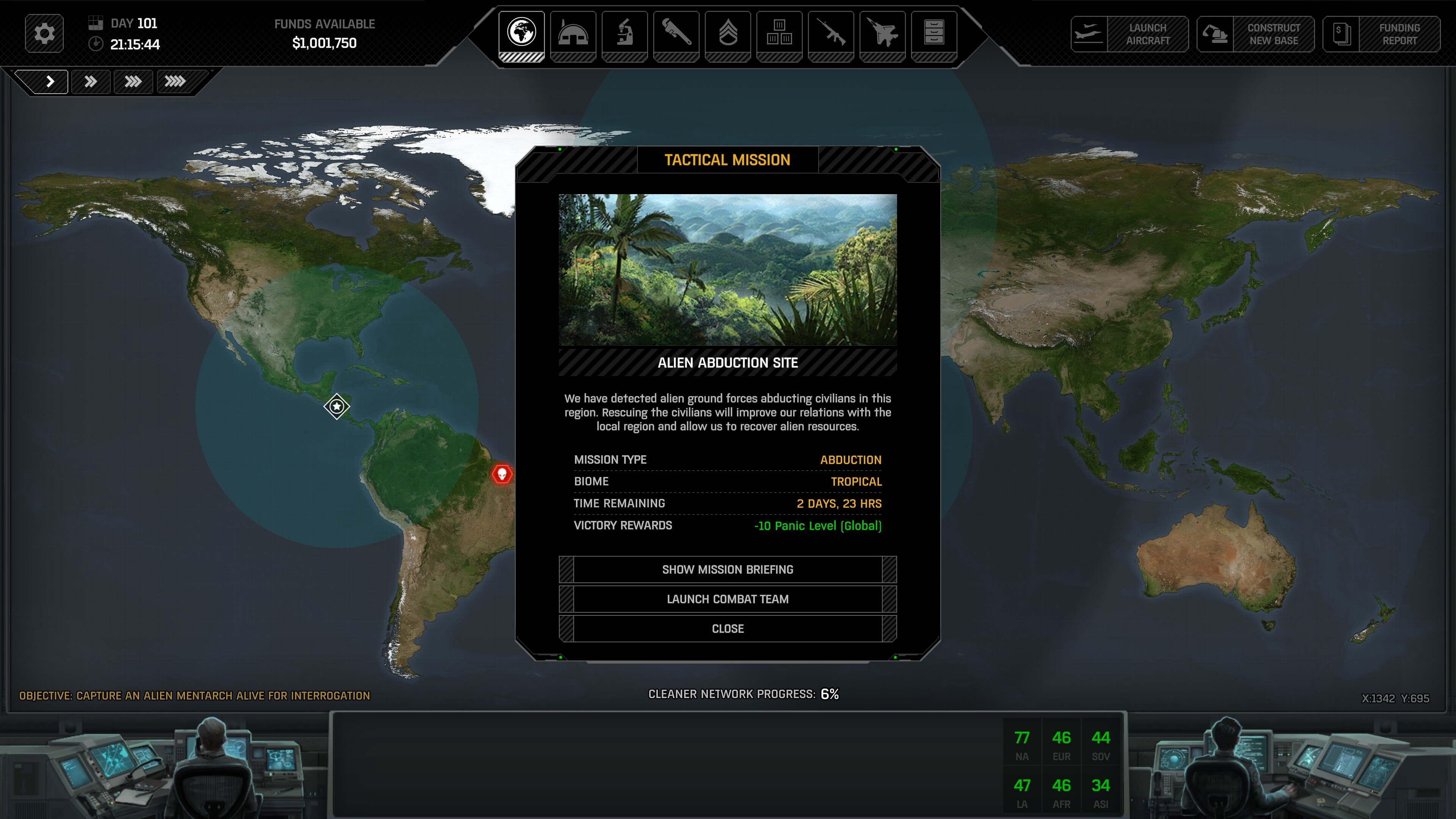Launch Combat Team to the abduction site
1456x819 pixels.
click(728, 599)
